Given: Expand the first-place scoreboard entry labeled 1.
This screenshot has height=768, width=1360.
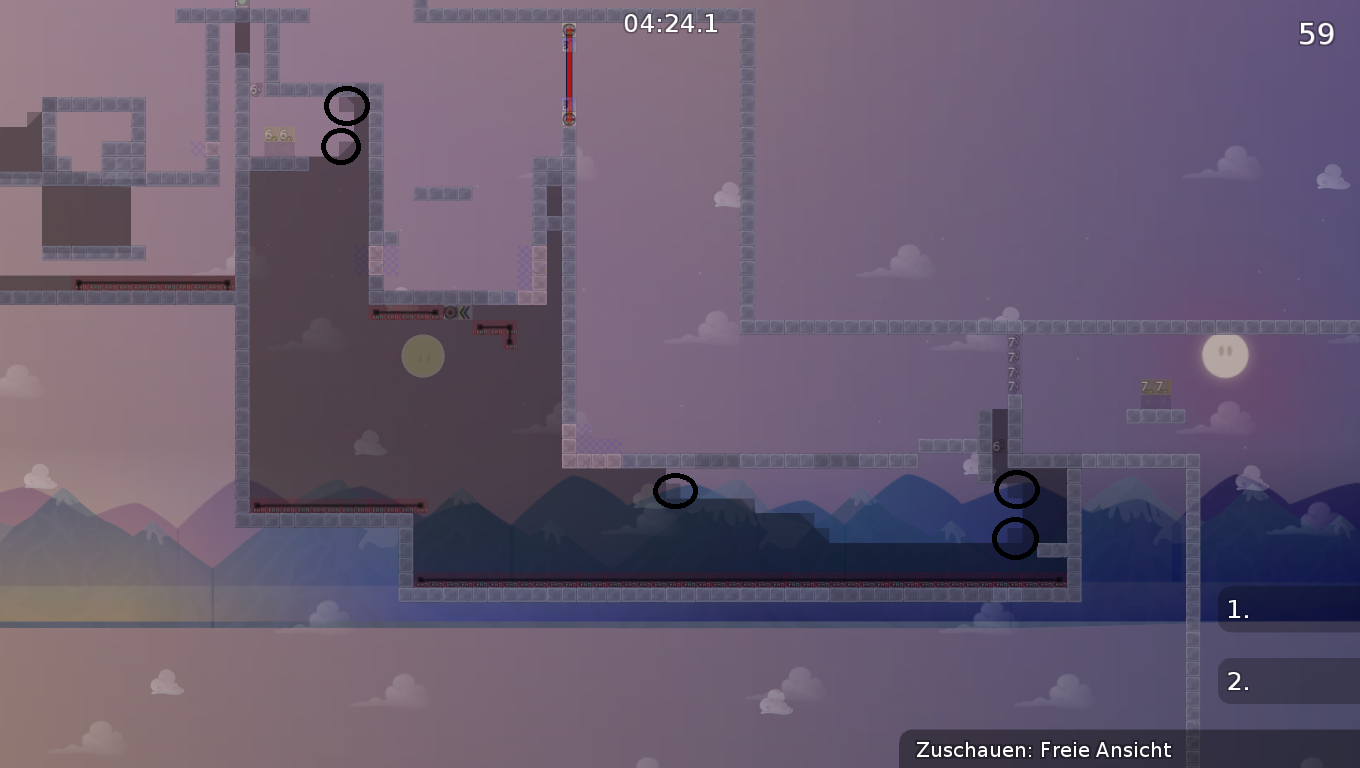Looking at the screenshot, I should click(1290, 608).
